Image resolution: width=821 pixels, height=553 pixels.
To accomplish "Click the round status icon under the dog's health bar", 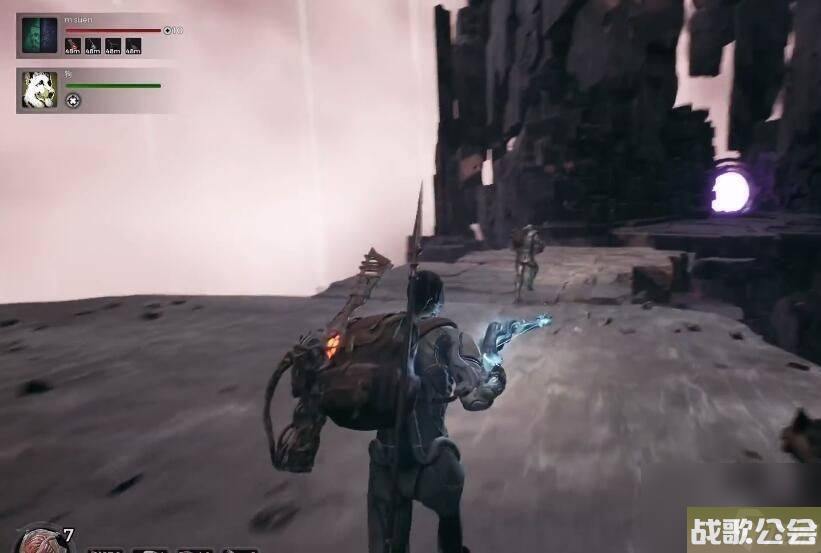I will (73, 100).
